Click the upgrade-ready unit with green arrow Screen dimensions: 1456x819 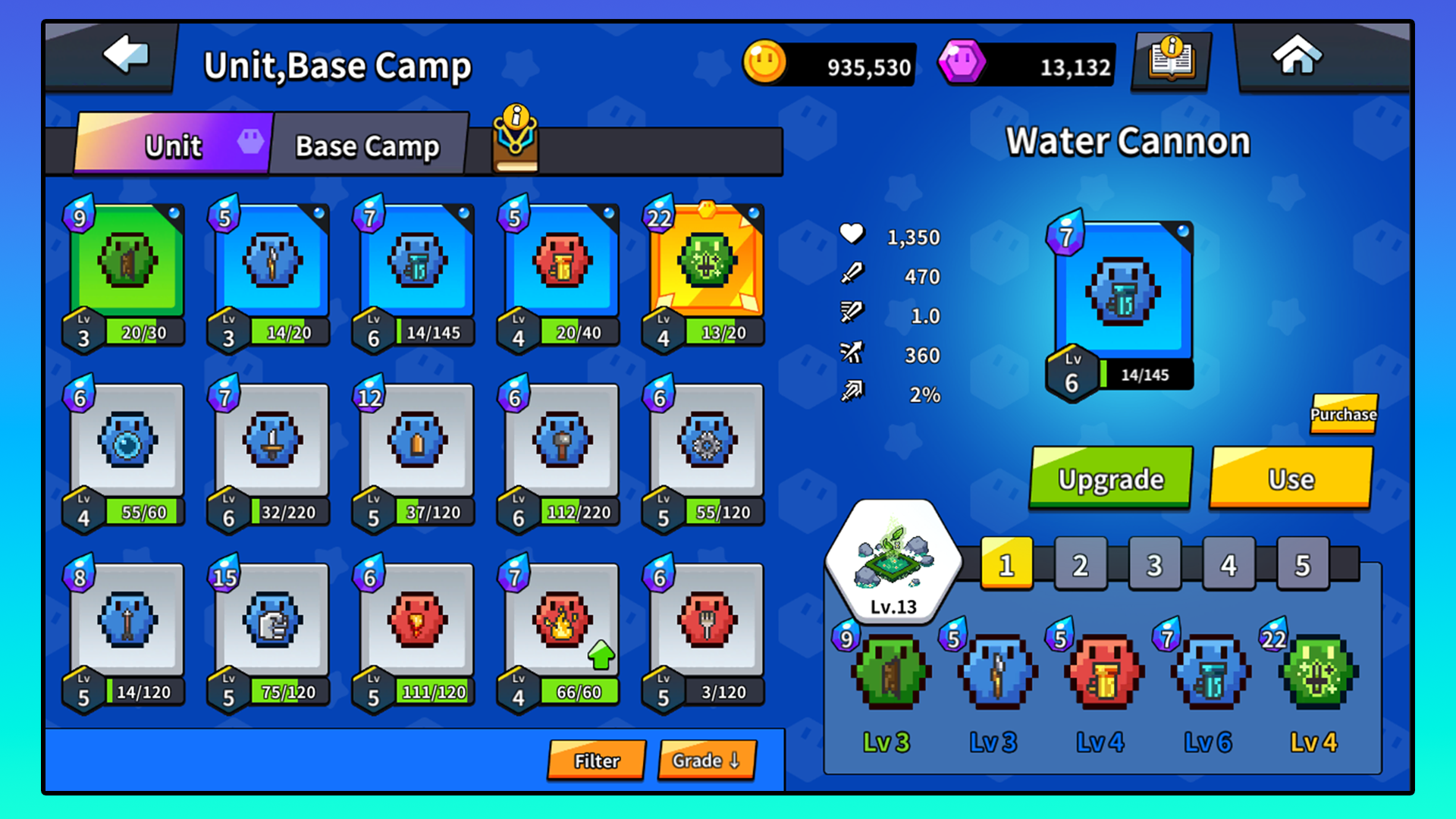557,622
